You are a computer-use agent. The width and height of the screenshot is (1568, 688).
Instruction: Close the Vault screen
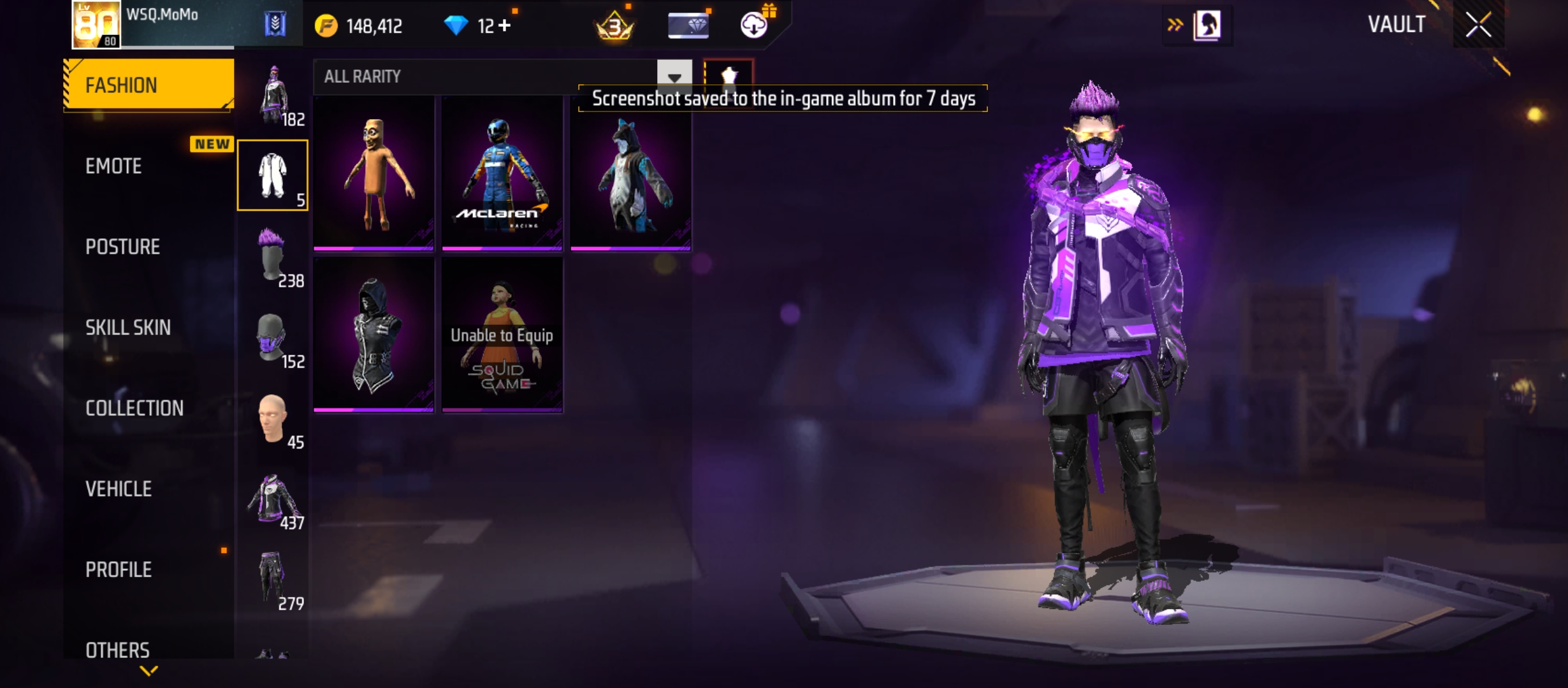[x=1478, y=25]
